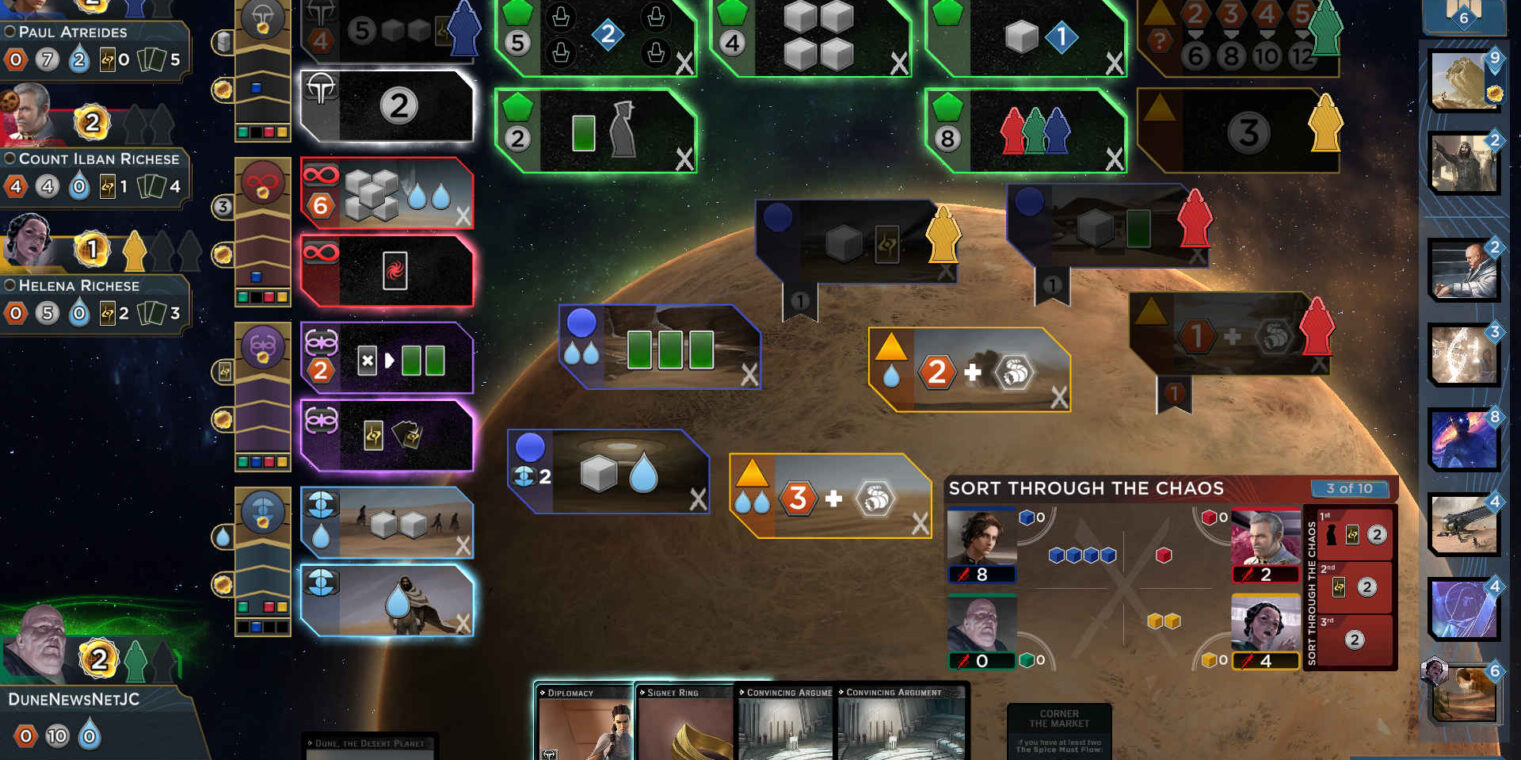Select the blue space showing three green cards
Screen dimensions: 1521x760
(660, 348)
